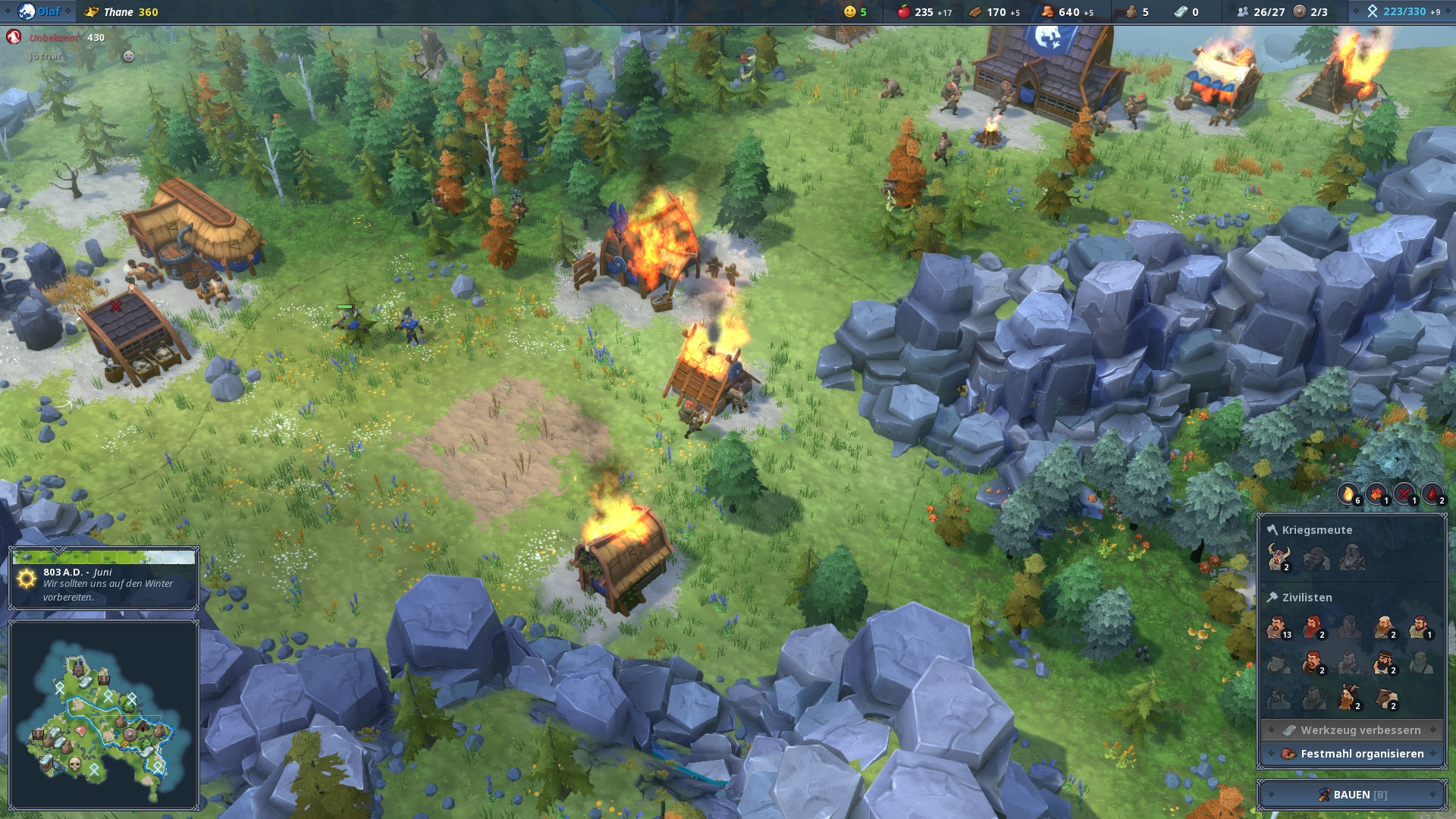Select the horned-helmet warchief in Kriegsmeute
Image resolution: width=1456 pixels, height=819 pixels.
[x=1279, y=557]
